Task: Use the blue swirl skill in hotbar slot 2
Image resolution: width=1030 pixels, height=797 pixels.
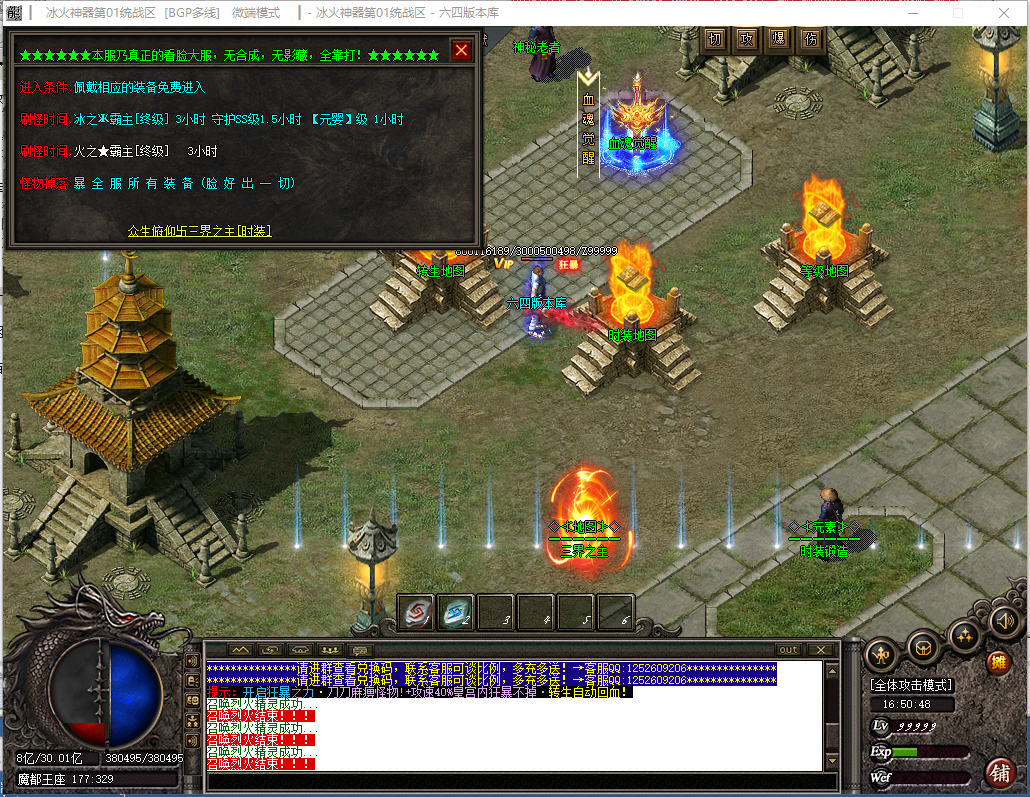Action: pyautogui.click(x=456, y=612)
